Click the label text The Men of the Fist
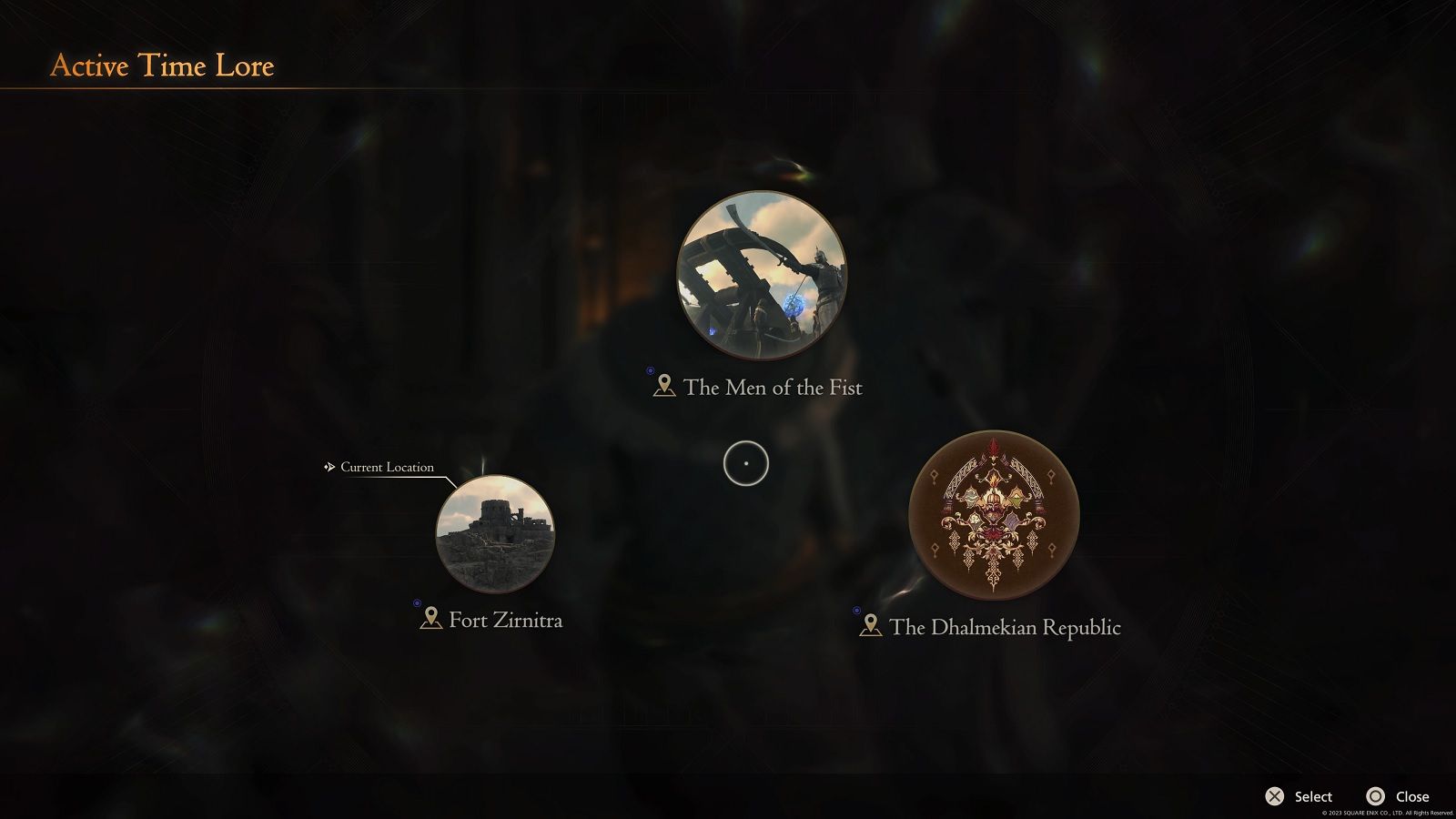 pos(774,387)
